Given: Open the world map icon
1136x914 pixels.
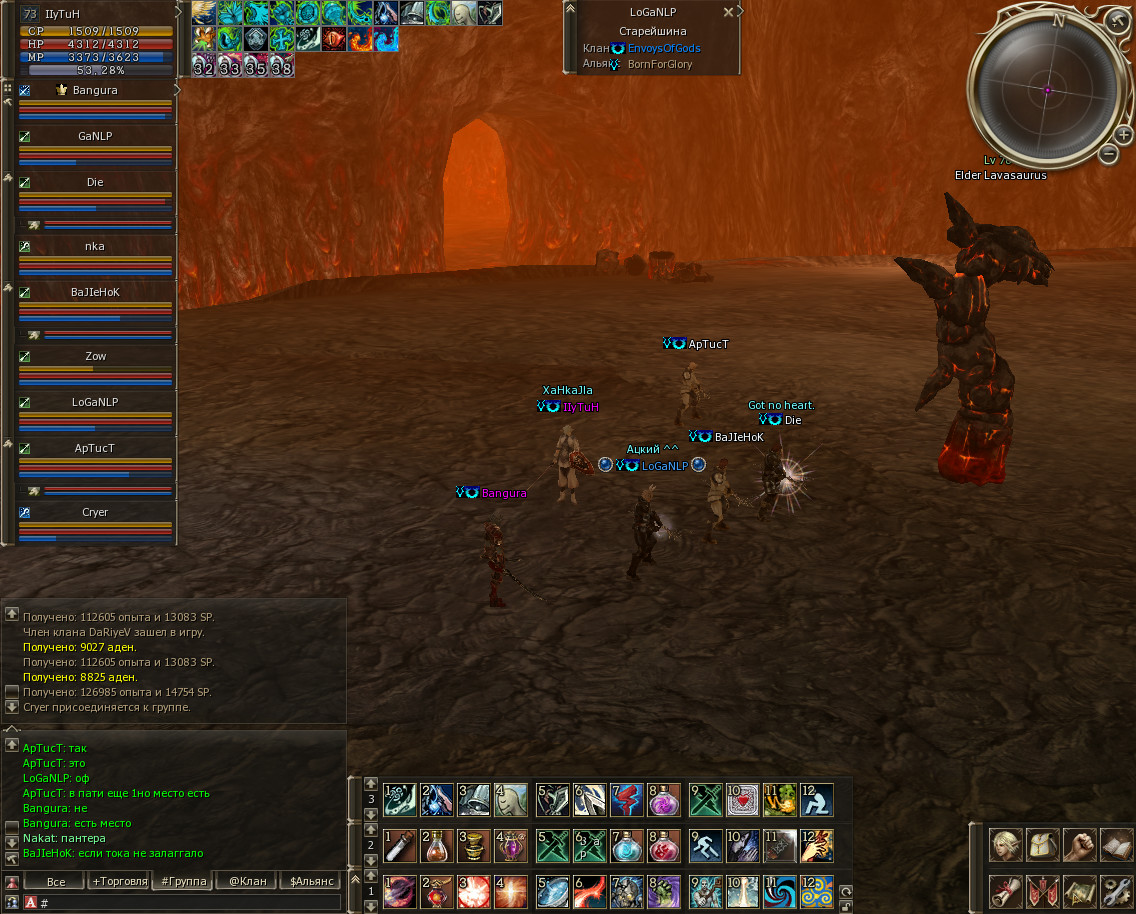Looking at the screenshot, I should [x=1080, y=890].
